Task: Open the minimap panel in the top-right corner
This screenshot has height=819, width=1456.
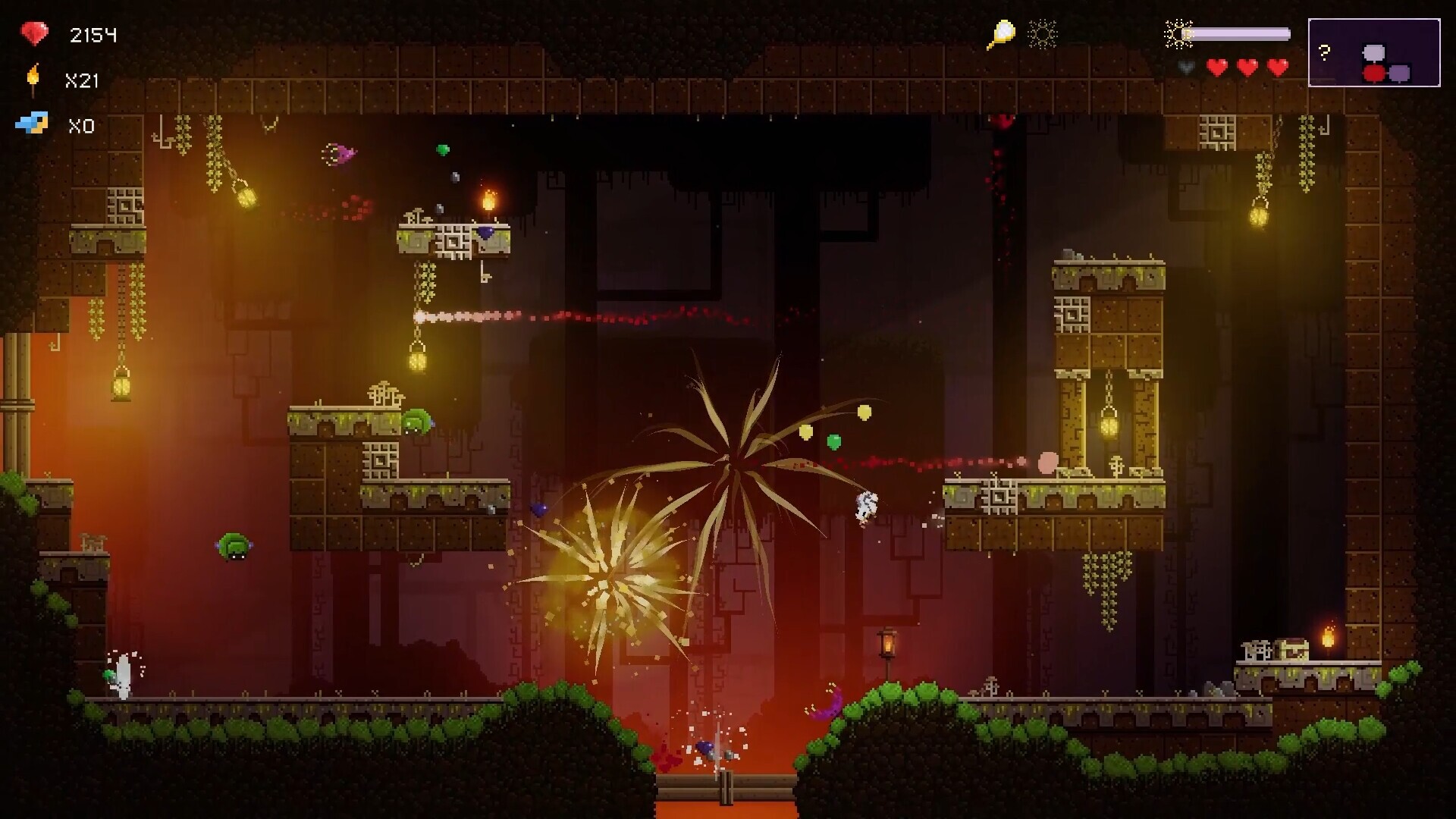Action: [x=1374, y=52]
